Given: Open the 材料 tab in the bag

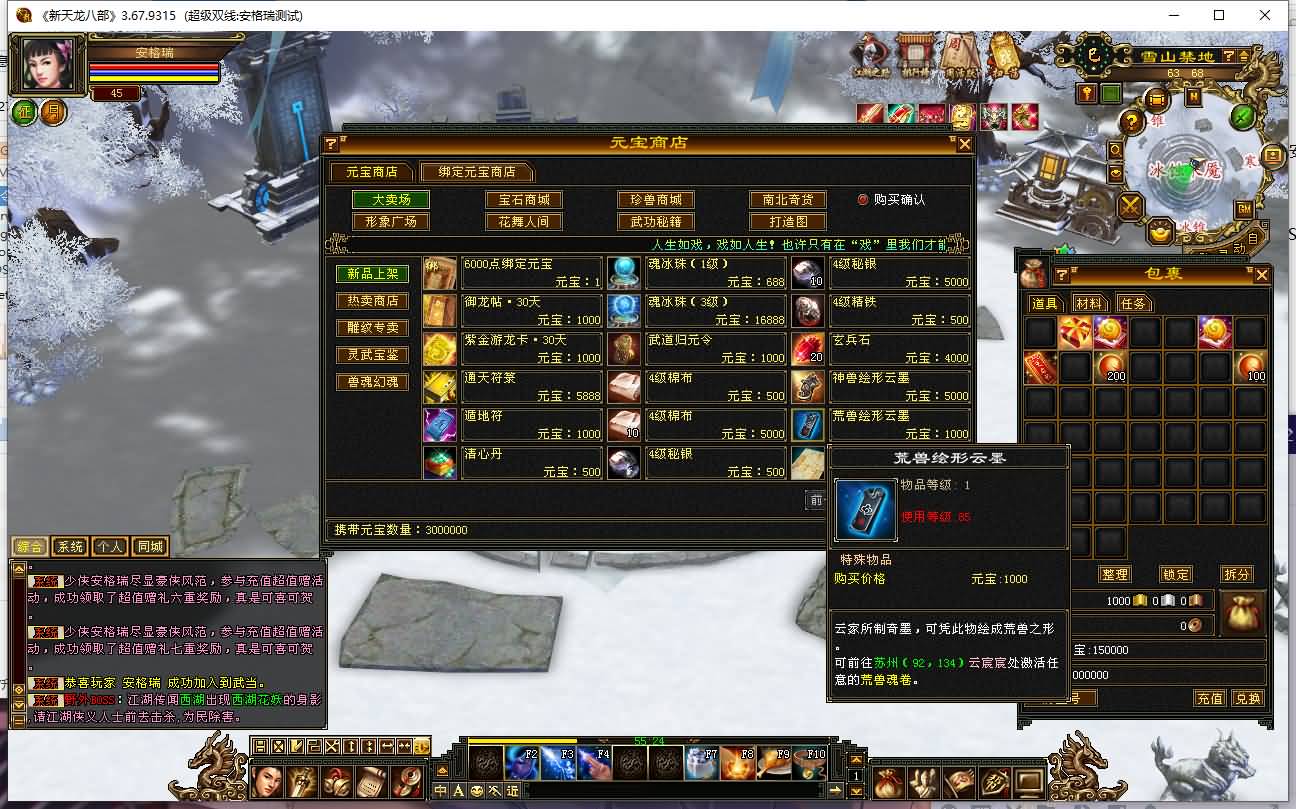Looking at the screenshot, I should pos(1091,303).
